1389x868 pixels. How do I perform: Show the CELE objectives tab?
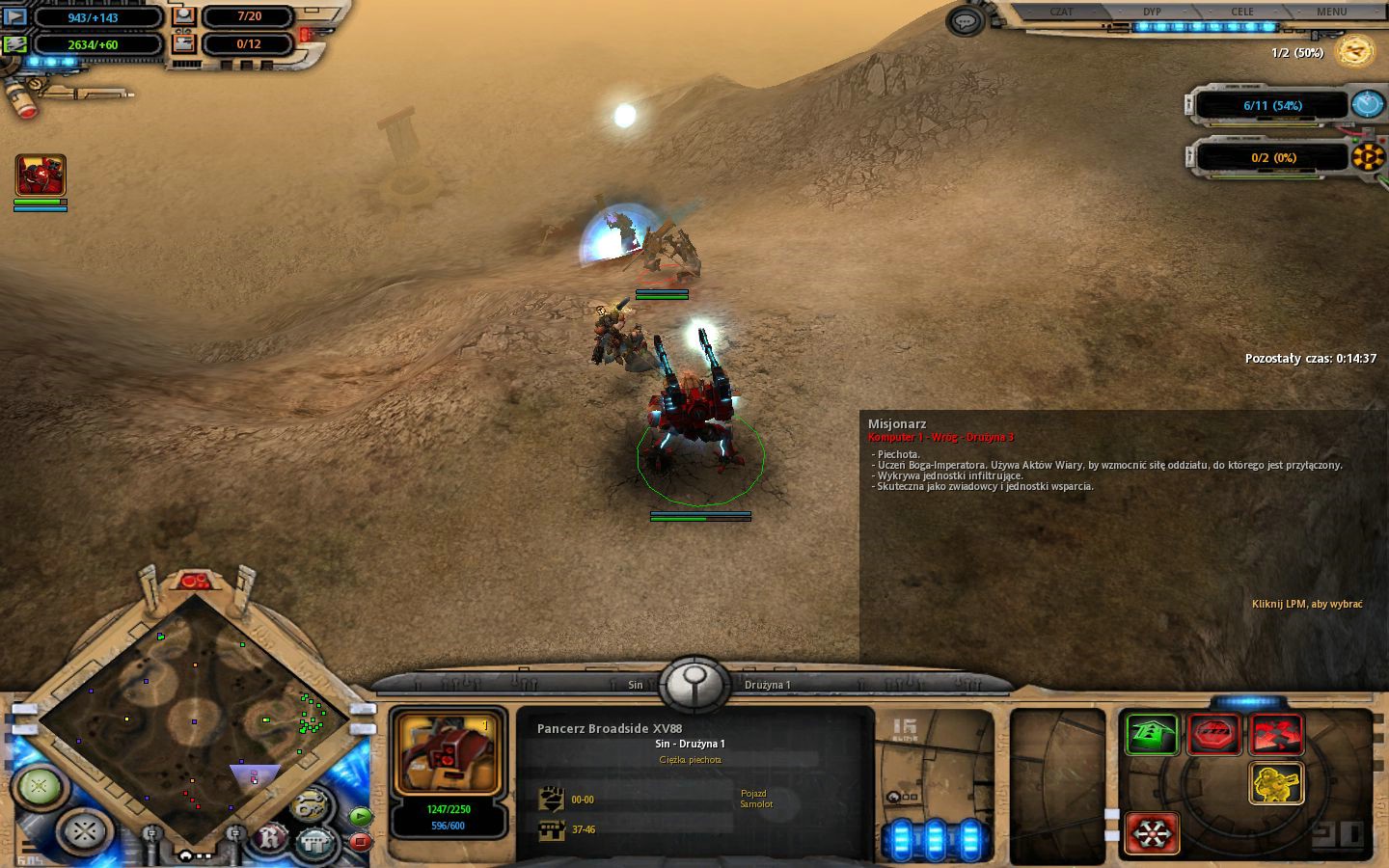(x=1242, y=12)
